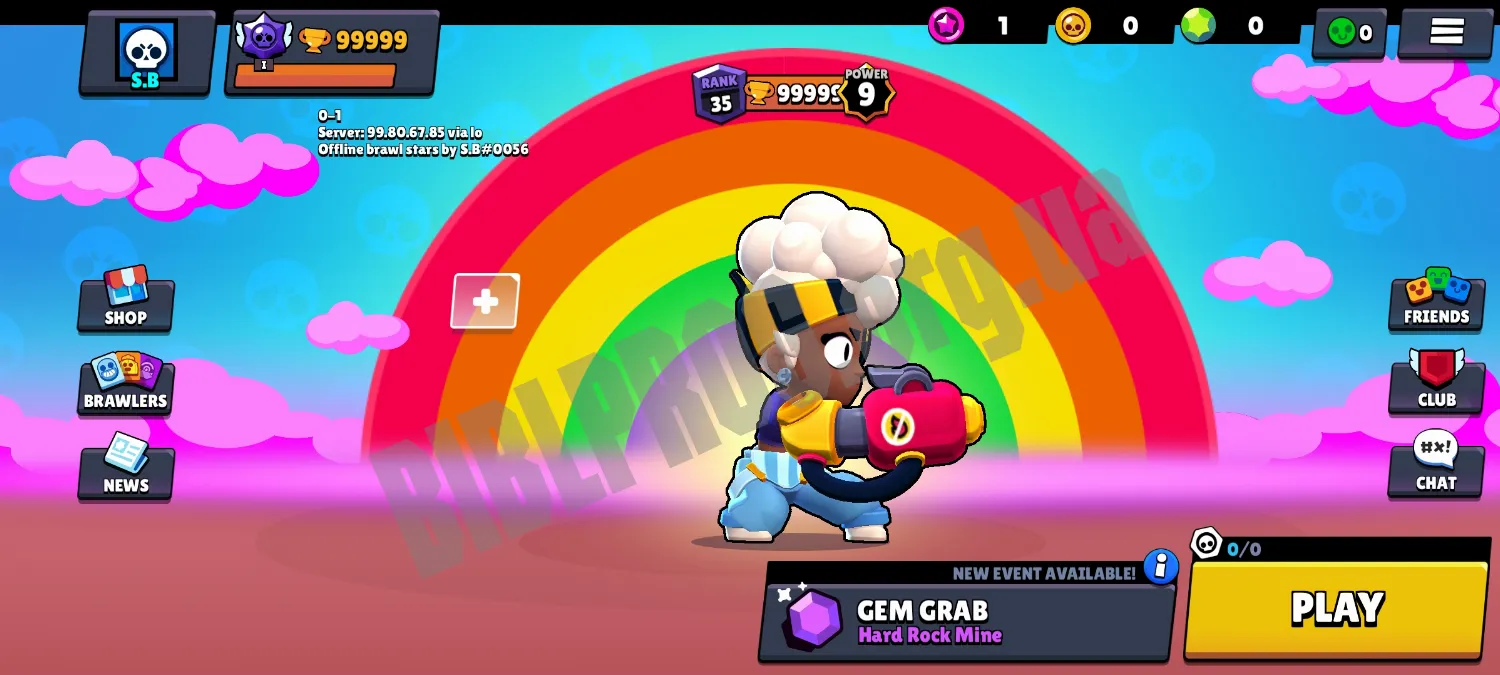Click the plus card next to the brawler

tap(485, 301)
